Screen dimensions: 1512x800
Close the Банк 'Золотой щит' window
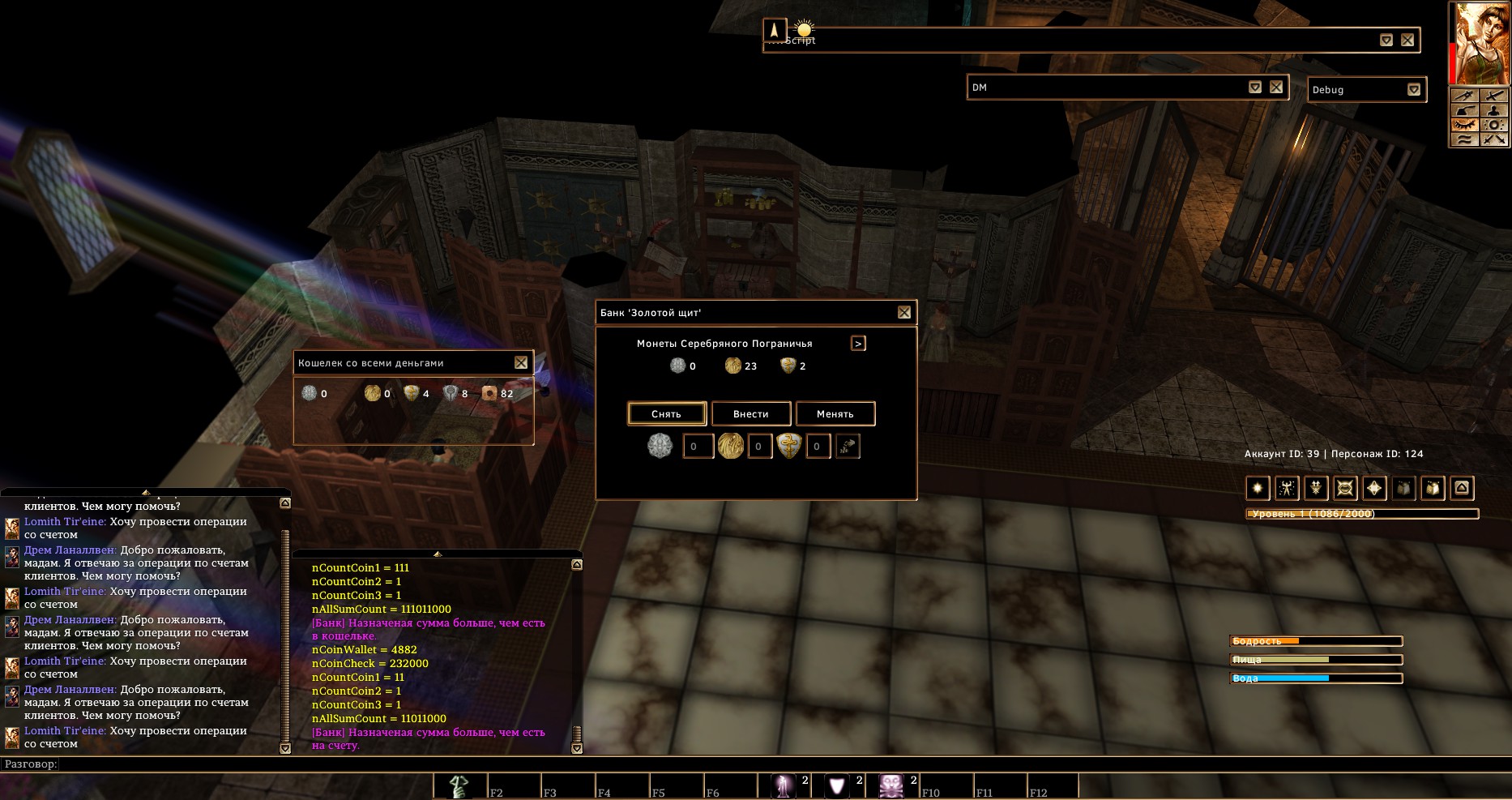[904, 313]
